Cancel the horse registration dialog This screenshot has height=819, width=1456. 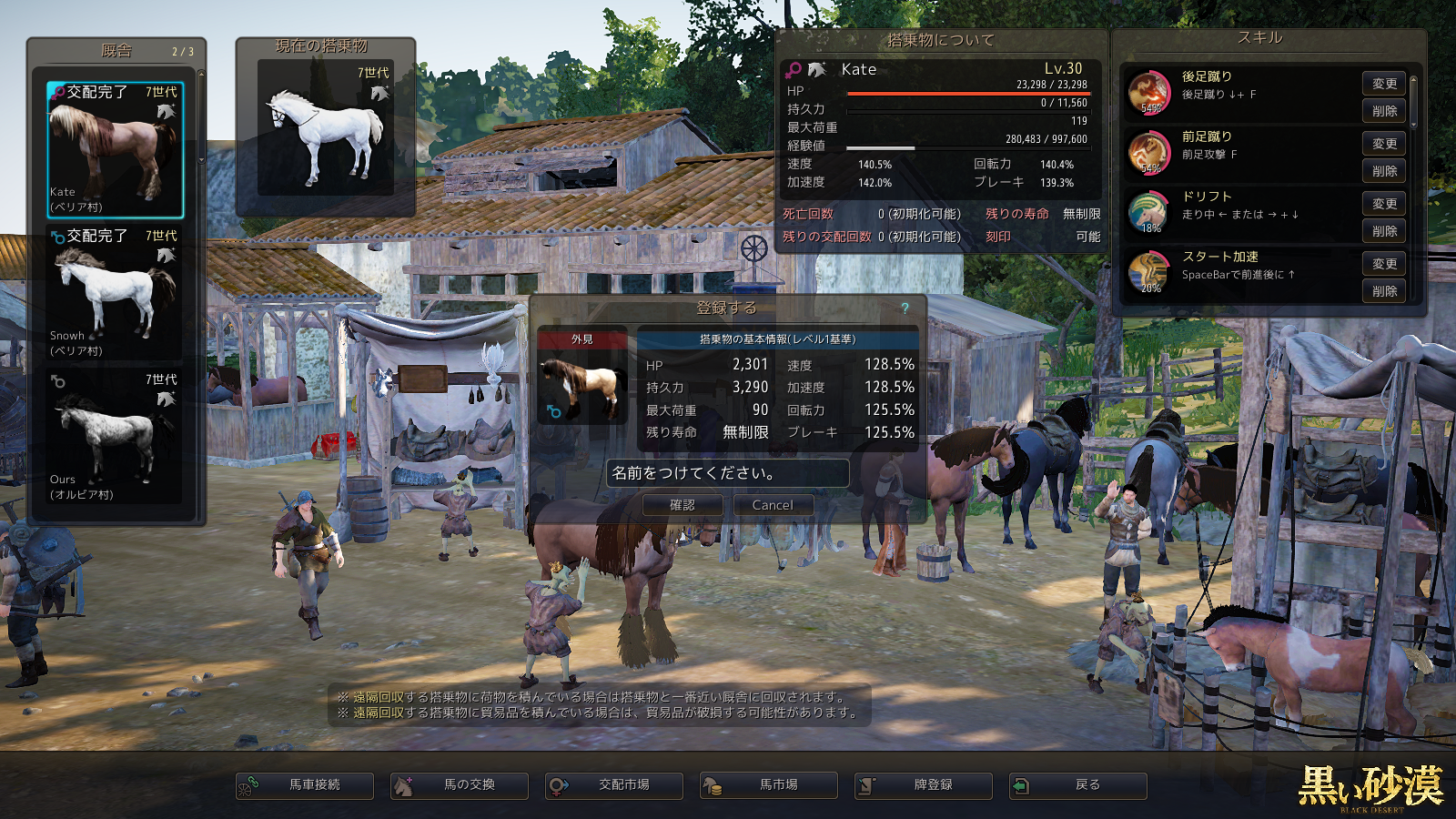coord(772,505)
